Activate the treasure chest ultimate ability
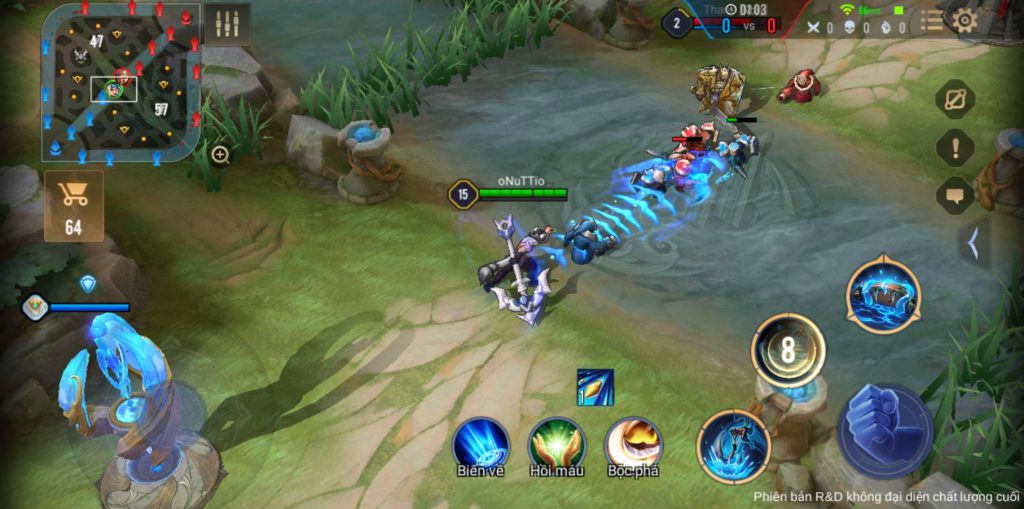Image resolution: width=1024 pixels, height=509 pixels. pyautogui.click(x=882, y=295)
